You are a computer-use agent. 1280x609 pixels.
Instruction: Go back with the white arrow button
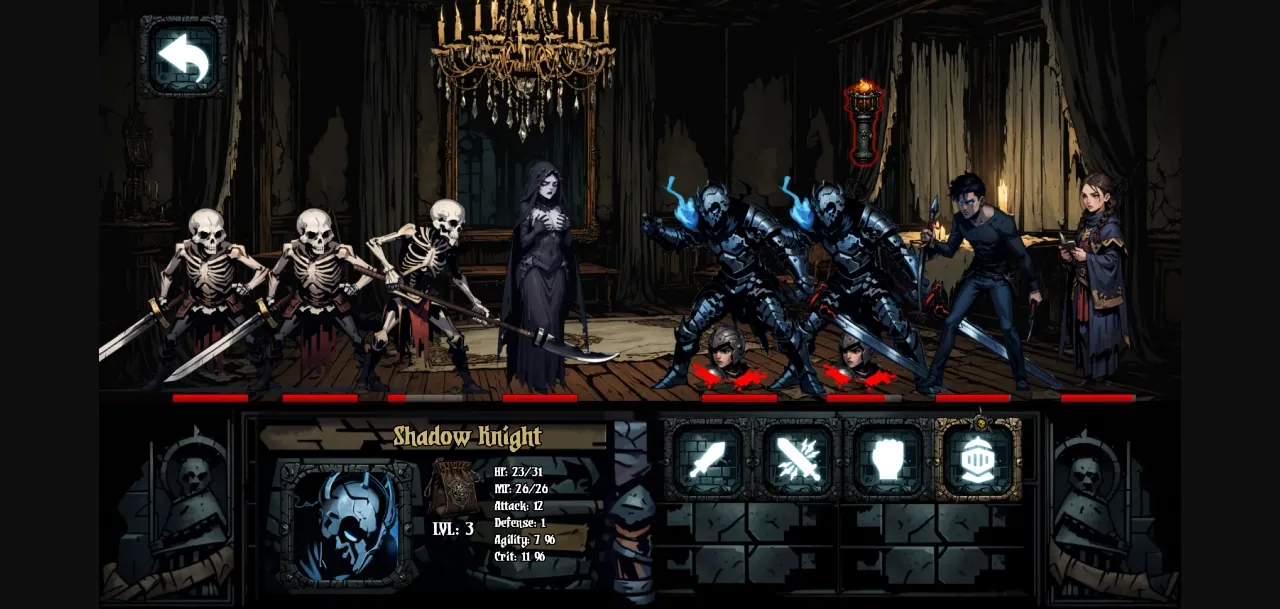click(x=183, y=56)
